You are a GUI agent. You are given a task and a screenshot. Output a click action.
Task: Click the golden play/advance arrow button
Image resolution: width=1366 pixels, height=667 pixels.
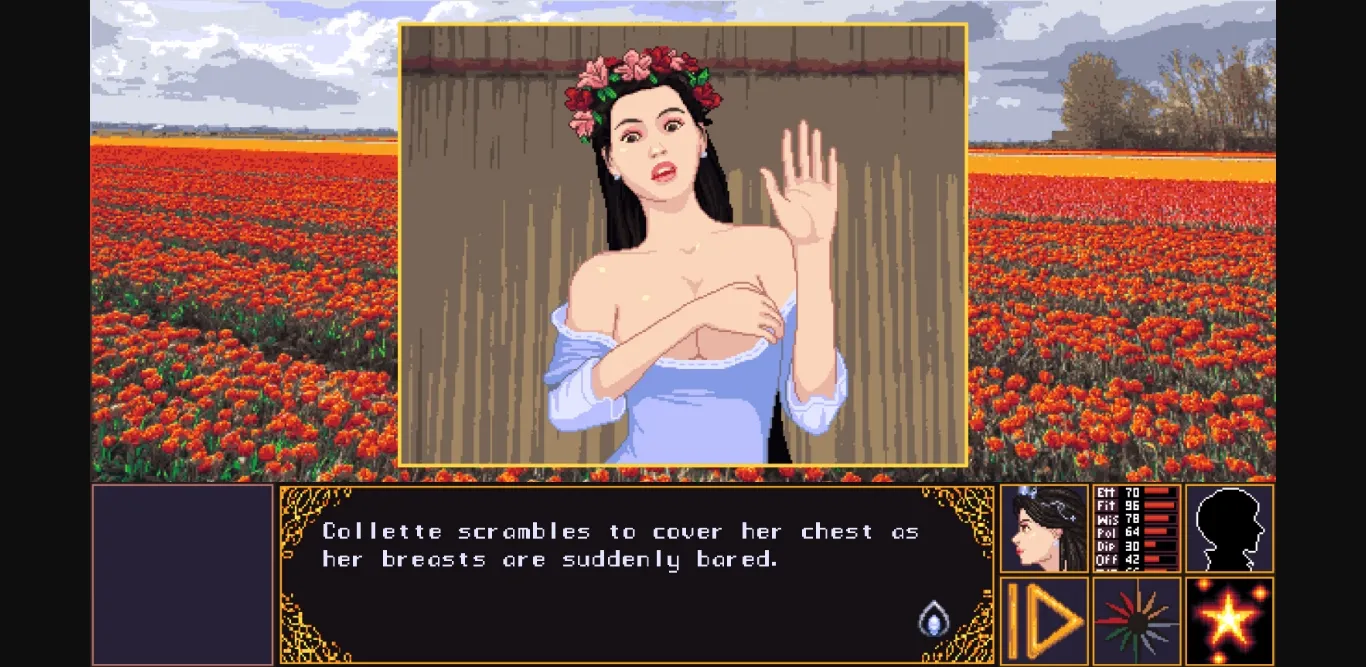(x=1044, y=621)
